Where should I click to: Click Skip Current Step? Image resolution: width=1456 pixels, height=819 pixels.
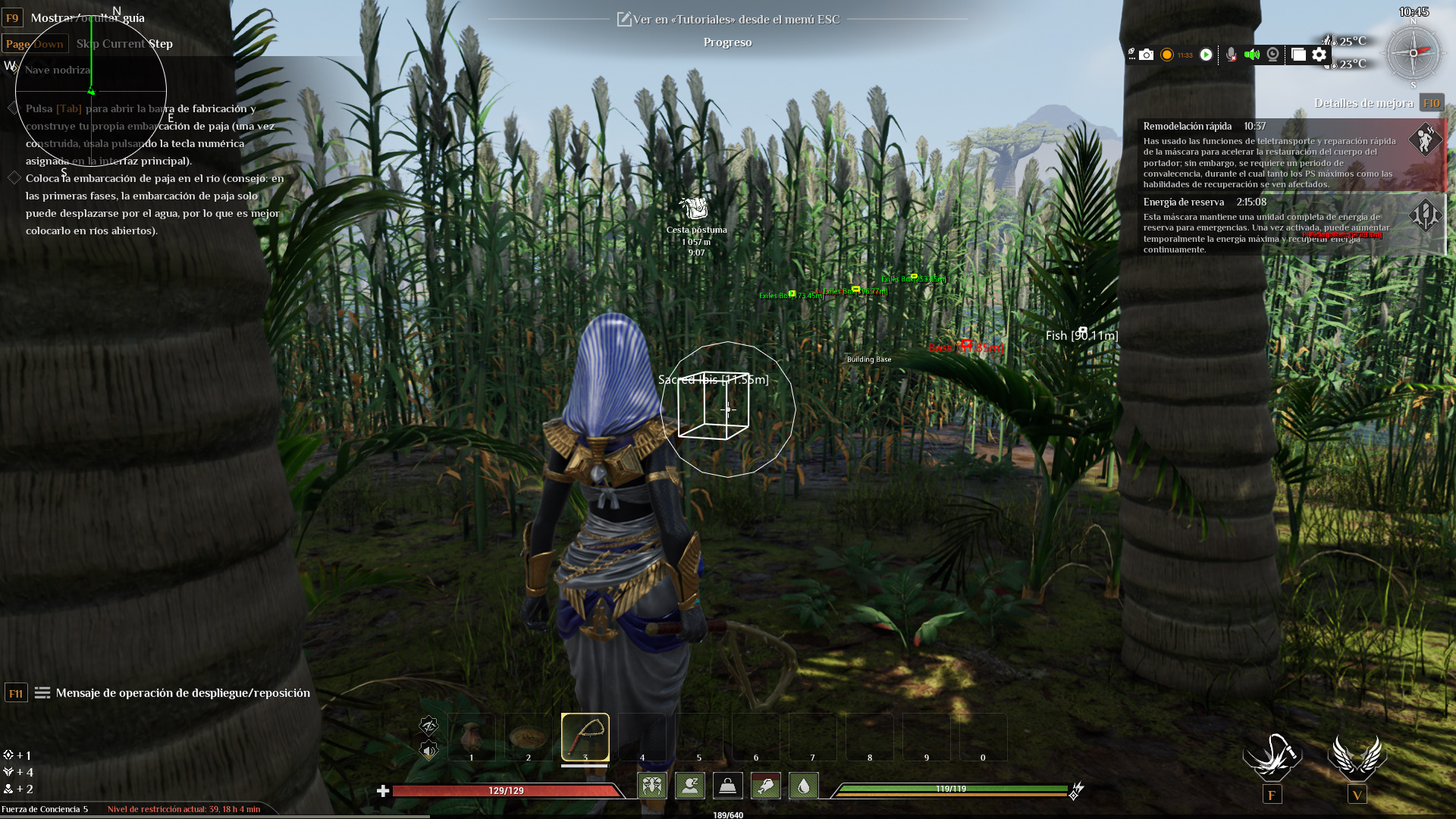click(124, 43)
